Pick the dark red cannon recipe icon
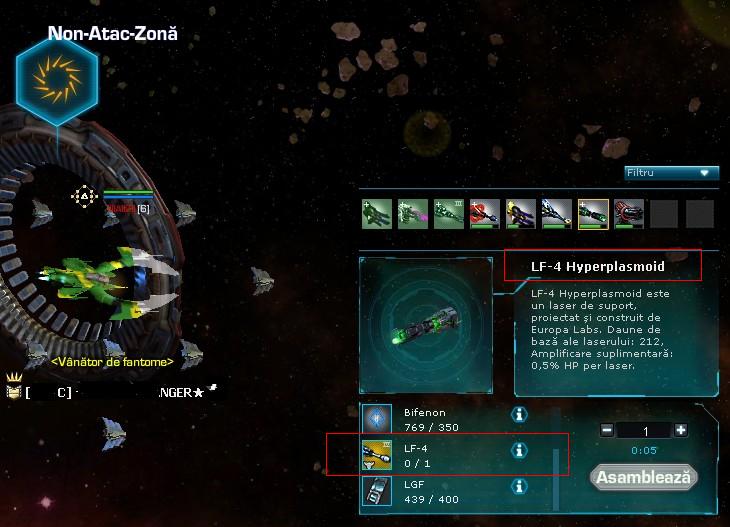 (629, 214)
